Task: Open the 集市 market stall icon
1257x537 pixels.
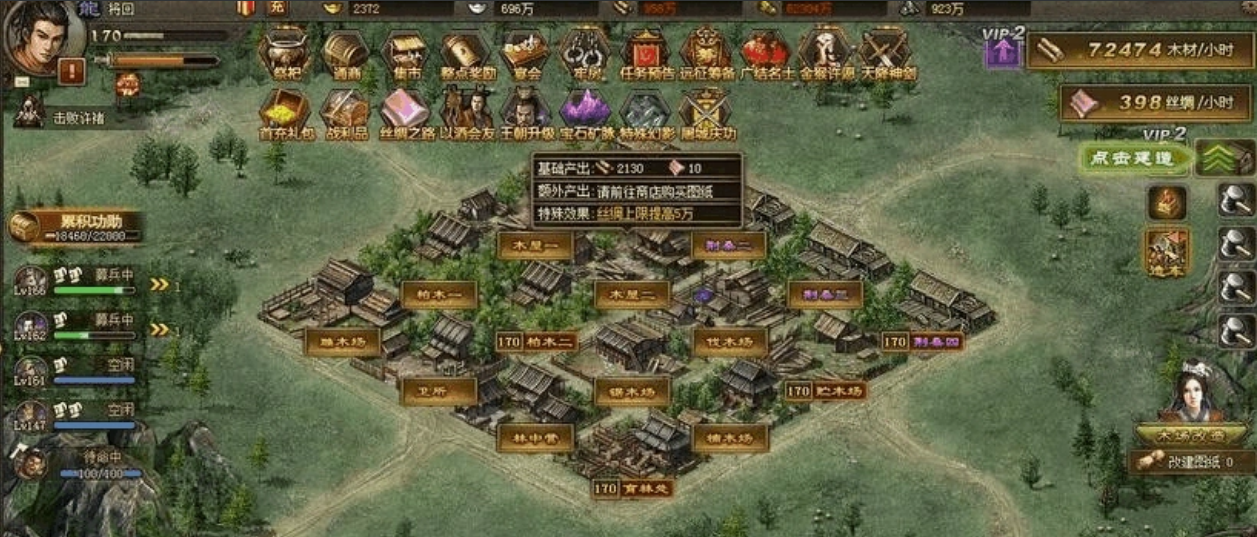Action: point(405,51)
